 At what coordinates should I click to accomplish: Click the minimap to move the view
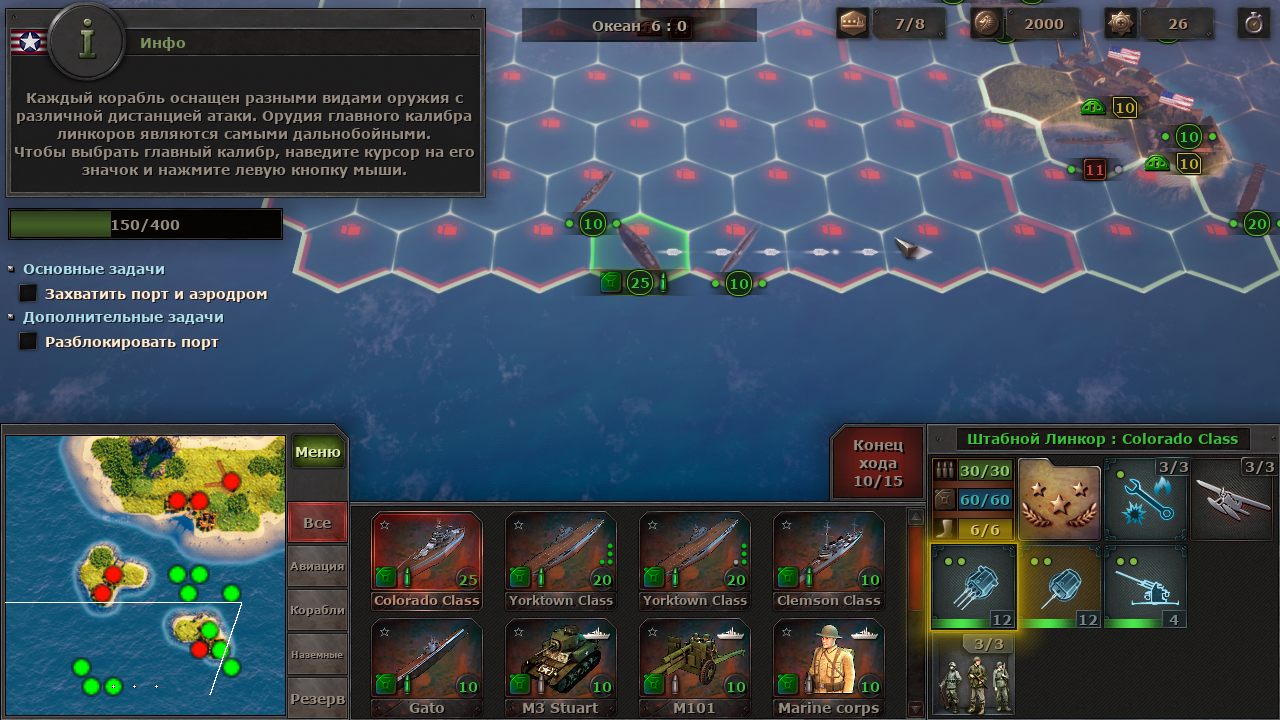(145, 565)
